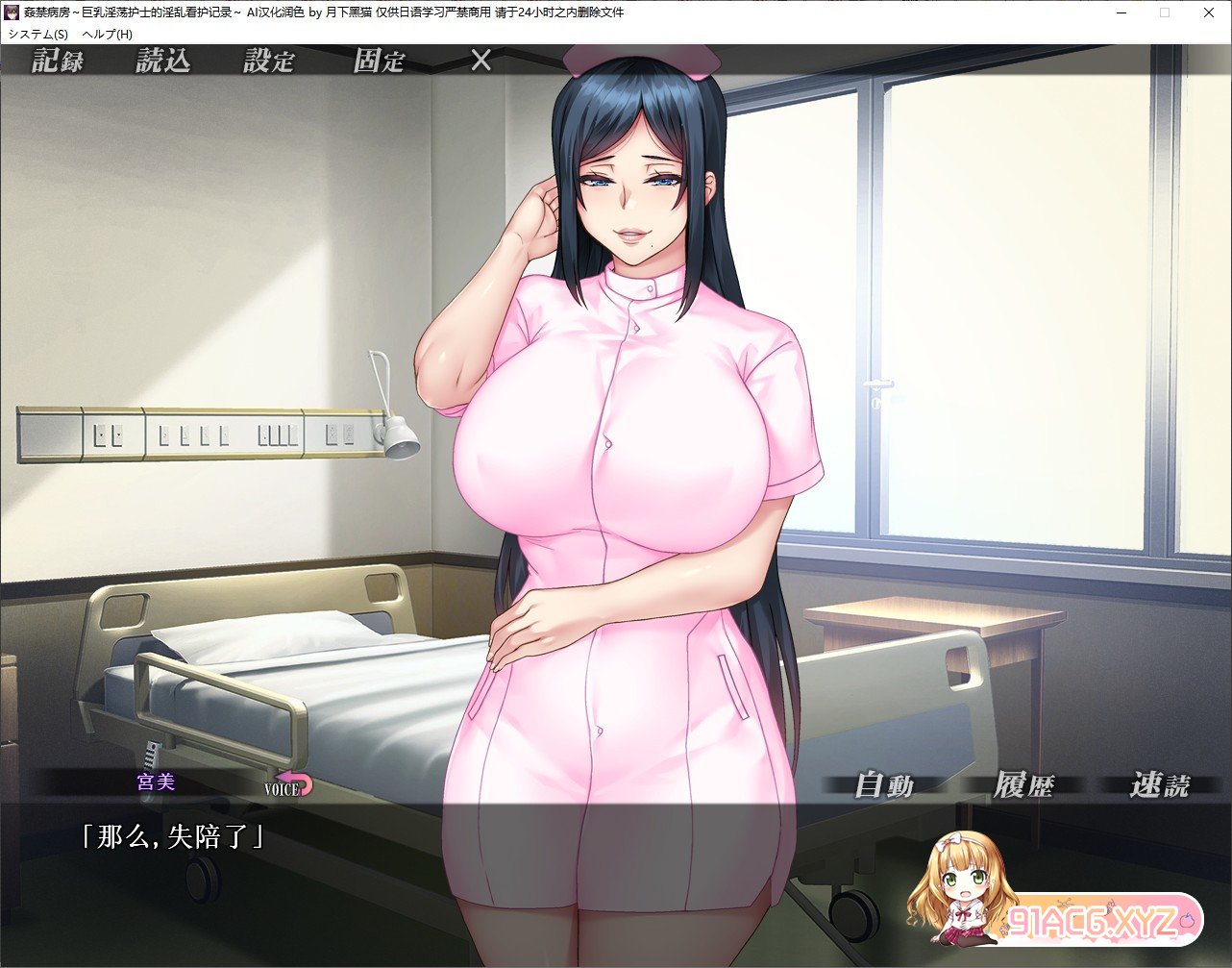Screen dimensions: 1232x968
Task: Open the 設定 settings menu
Action: click(x=268, y=62)
